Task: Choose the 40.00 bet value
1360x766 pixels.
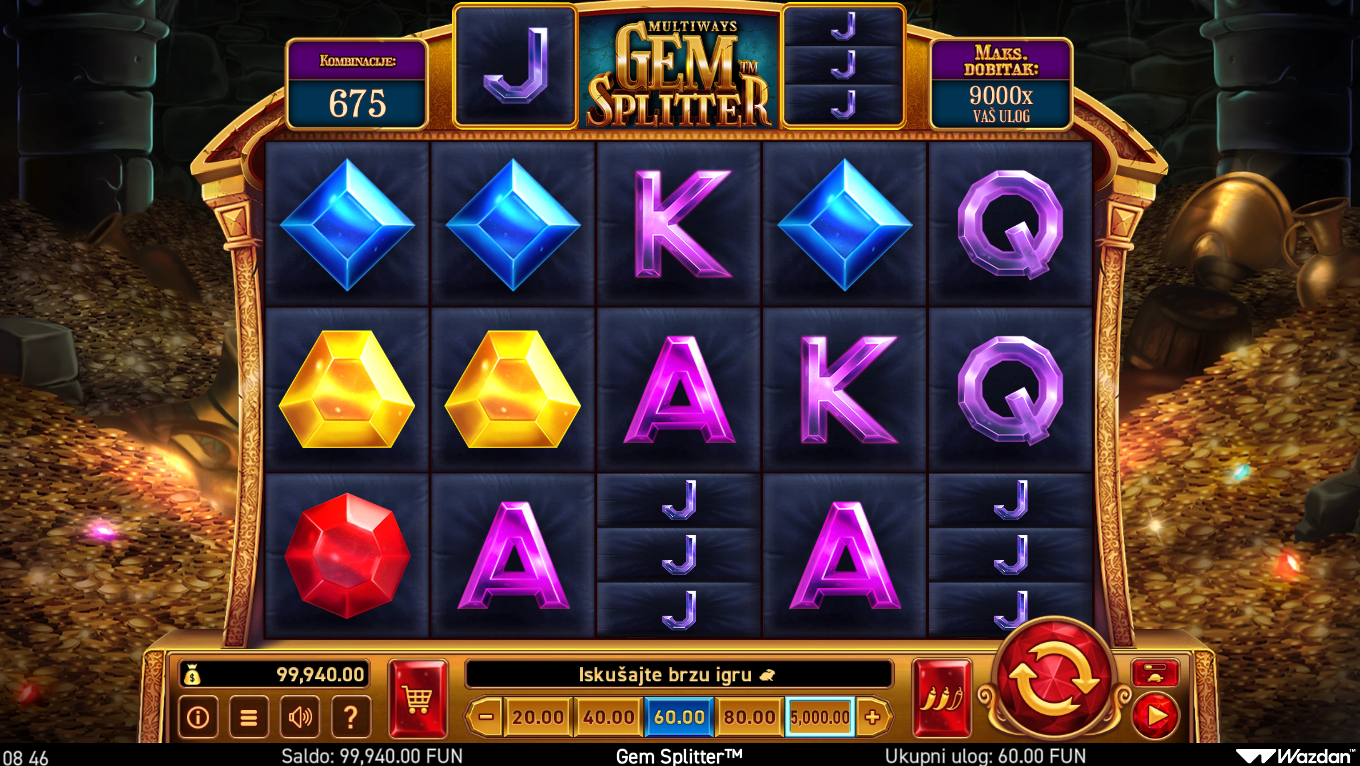Action: pos(608,716)
